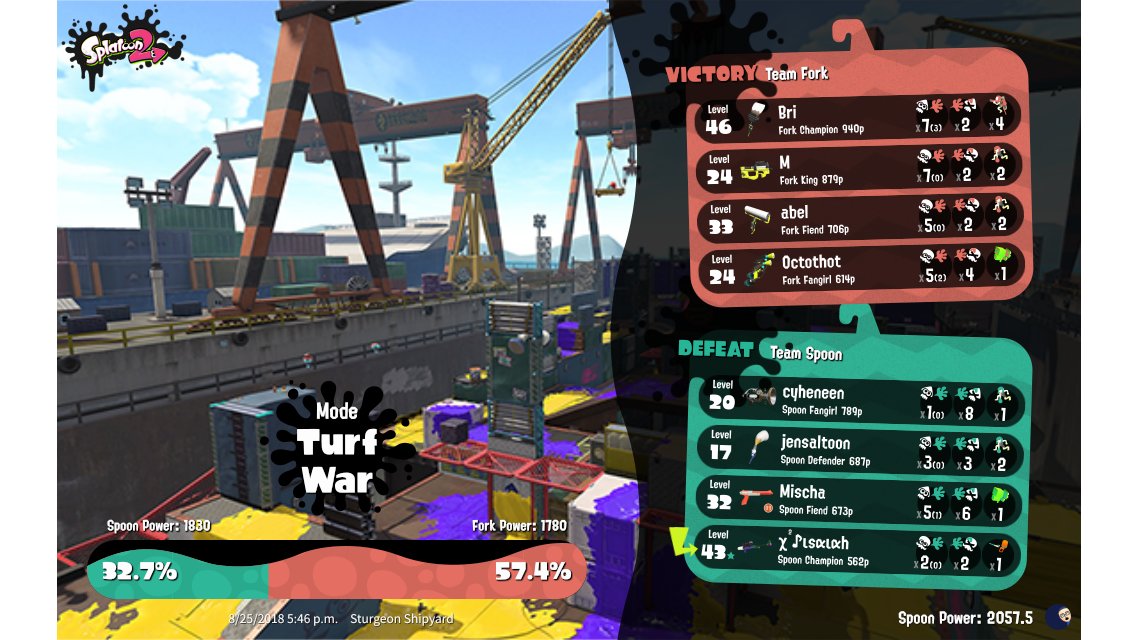This screenshot has height=640, width=1138.
Task: Select Mischa's Spoon Fiend row
Action: pyautogui.click(x=858, y=501)
